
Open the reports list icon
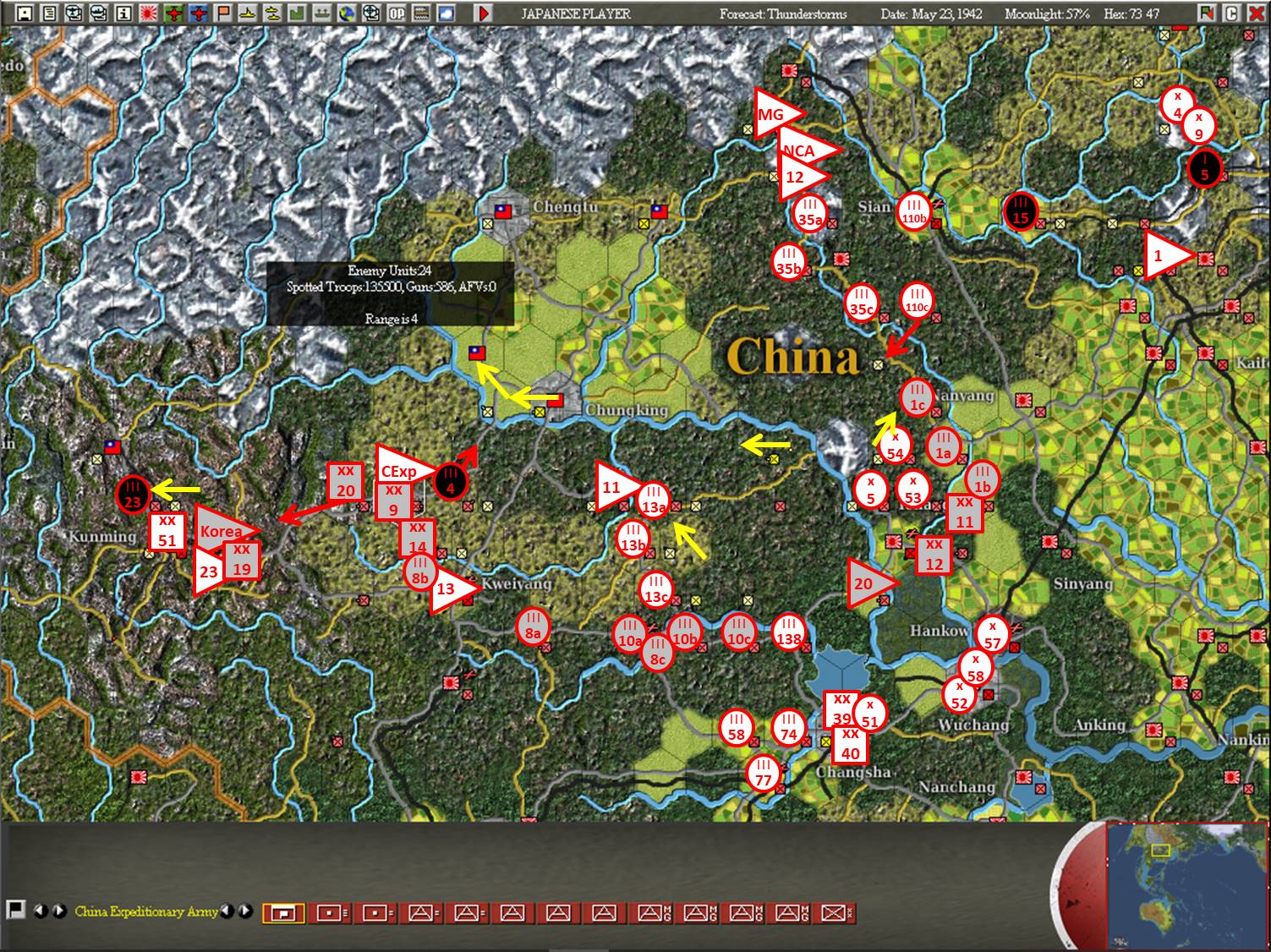pyautogui.click(x=50, y=13)
